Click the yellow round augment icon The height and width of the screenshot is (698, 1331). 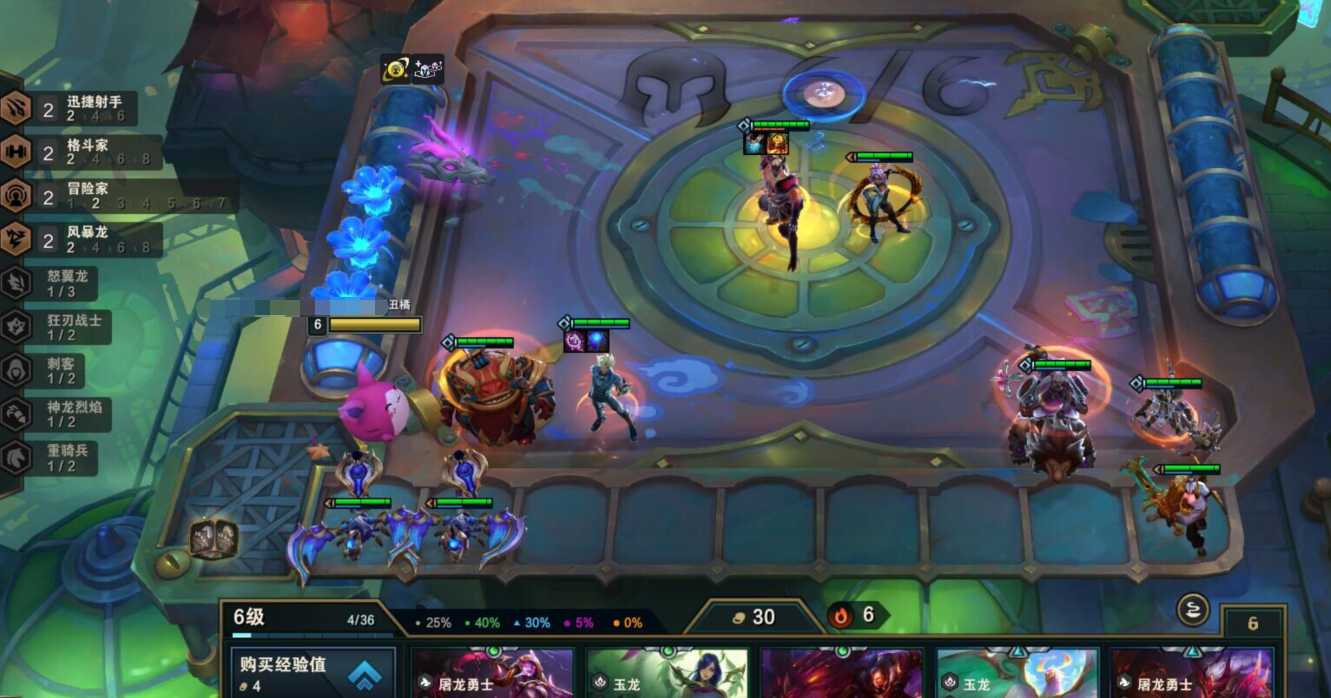pos(395,69)
